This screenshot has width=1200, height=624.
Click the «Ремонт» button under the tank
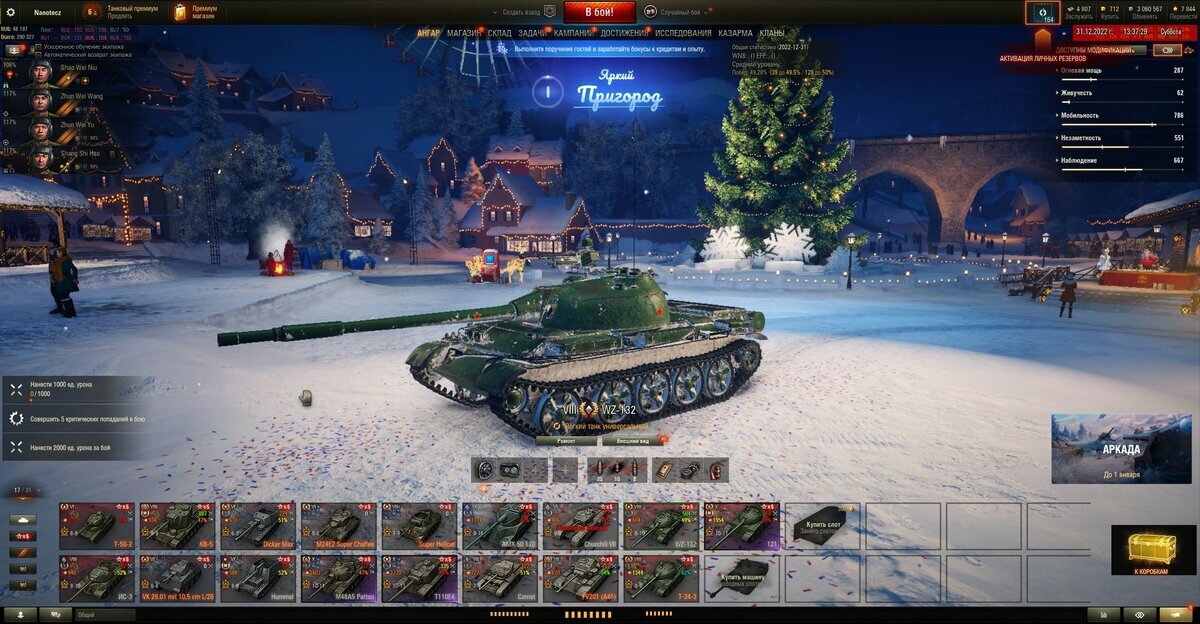567,440
